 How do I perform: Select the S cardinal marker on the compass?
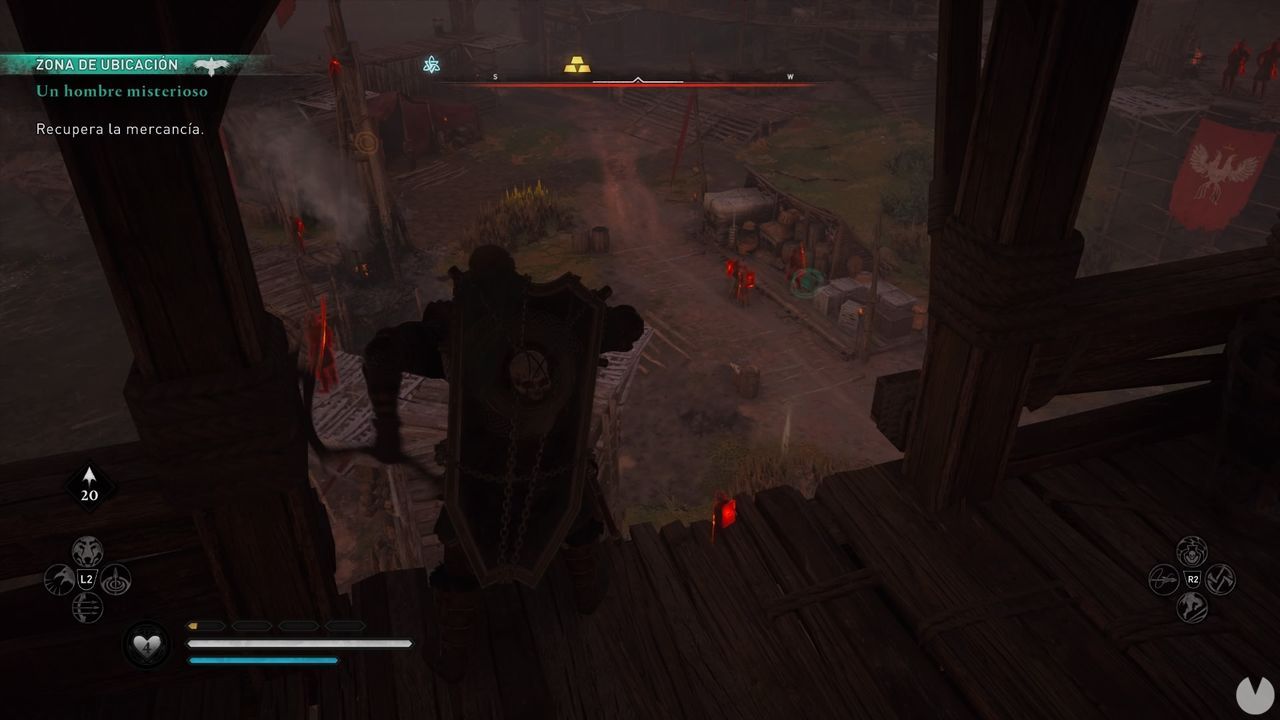point(493,74)
